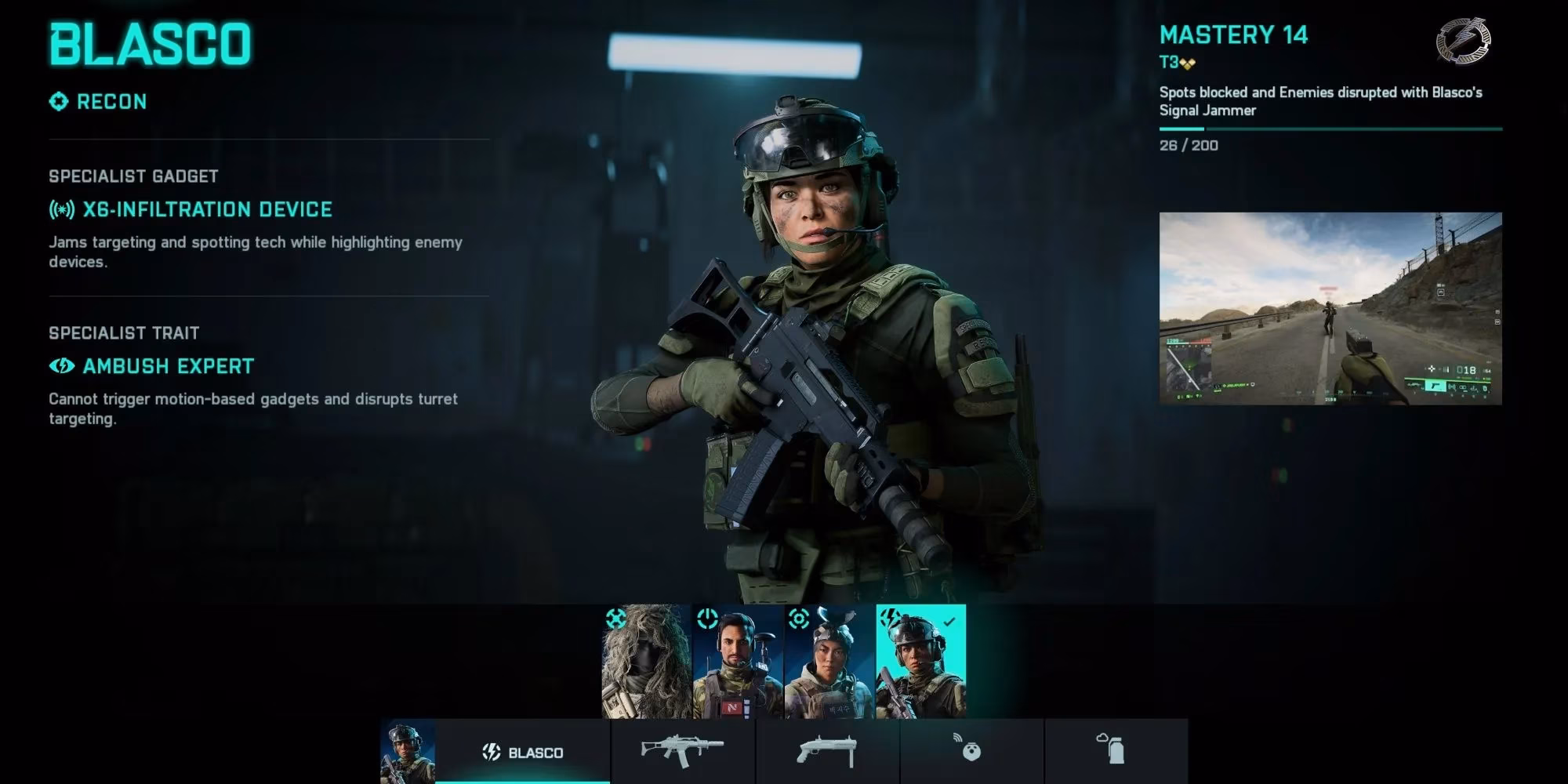Screen dimensions: 1568x784
Task: Select the sensor gadget loadout slot
Action: tap(971, 751)
